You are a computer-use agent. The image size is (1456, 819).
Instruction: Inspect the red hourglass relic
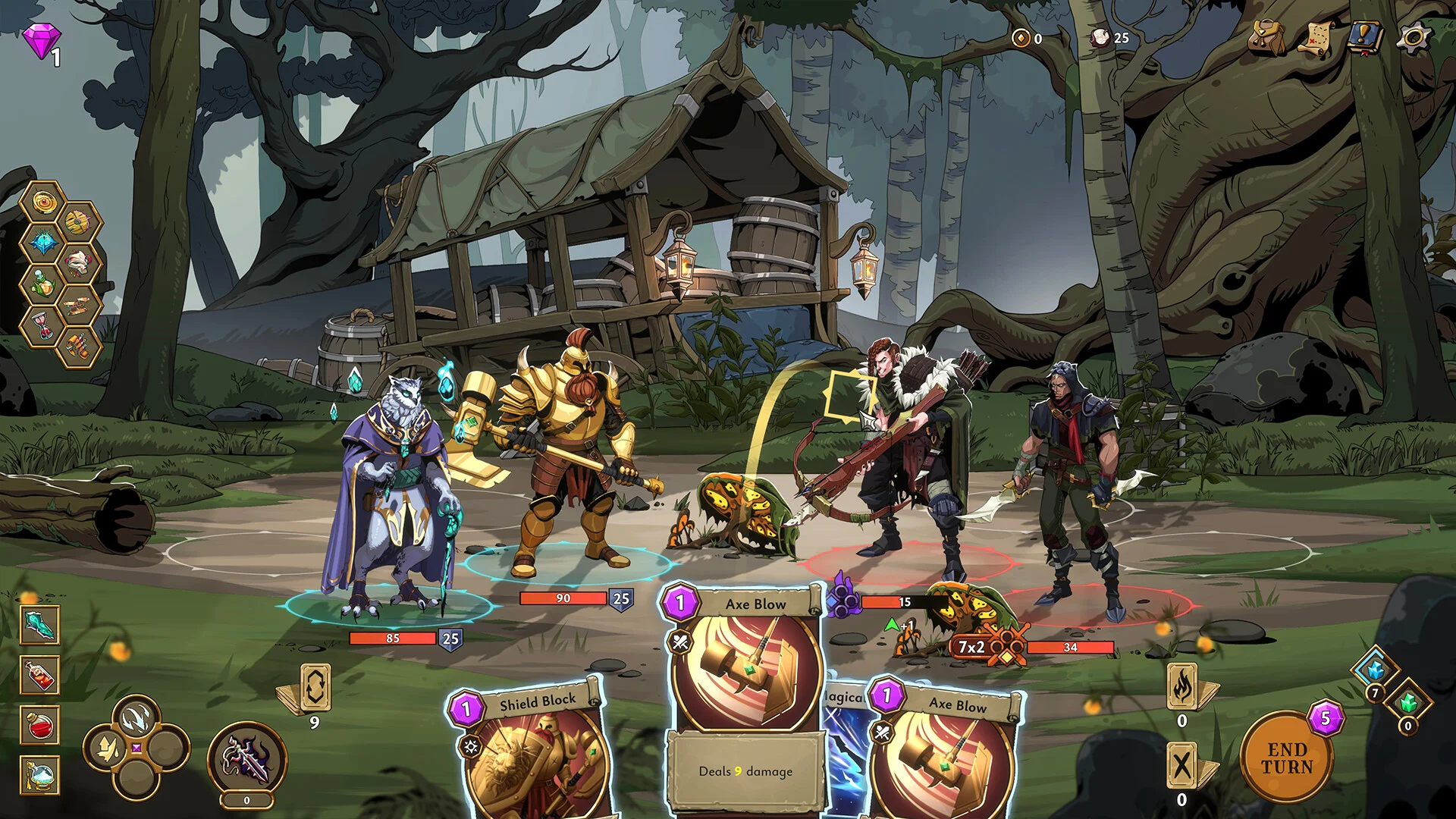pos(43,325)
